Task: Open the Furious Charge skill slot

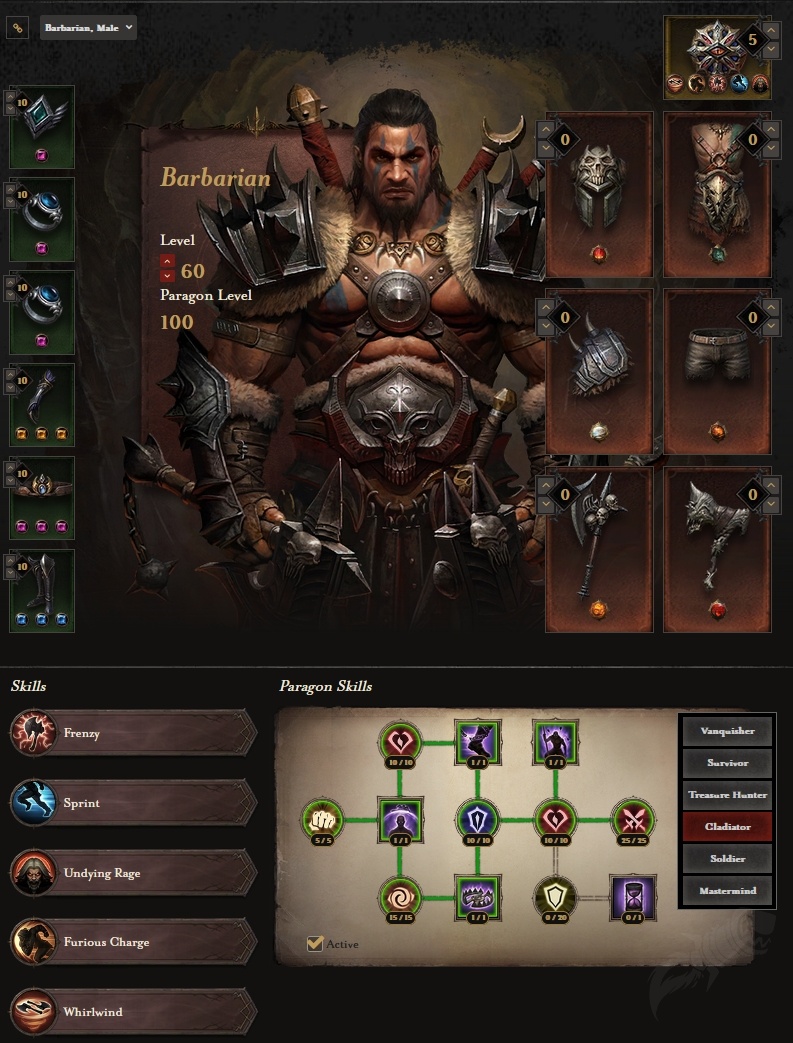Action: pyautogui.click(x=132, y=942)
